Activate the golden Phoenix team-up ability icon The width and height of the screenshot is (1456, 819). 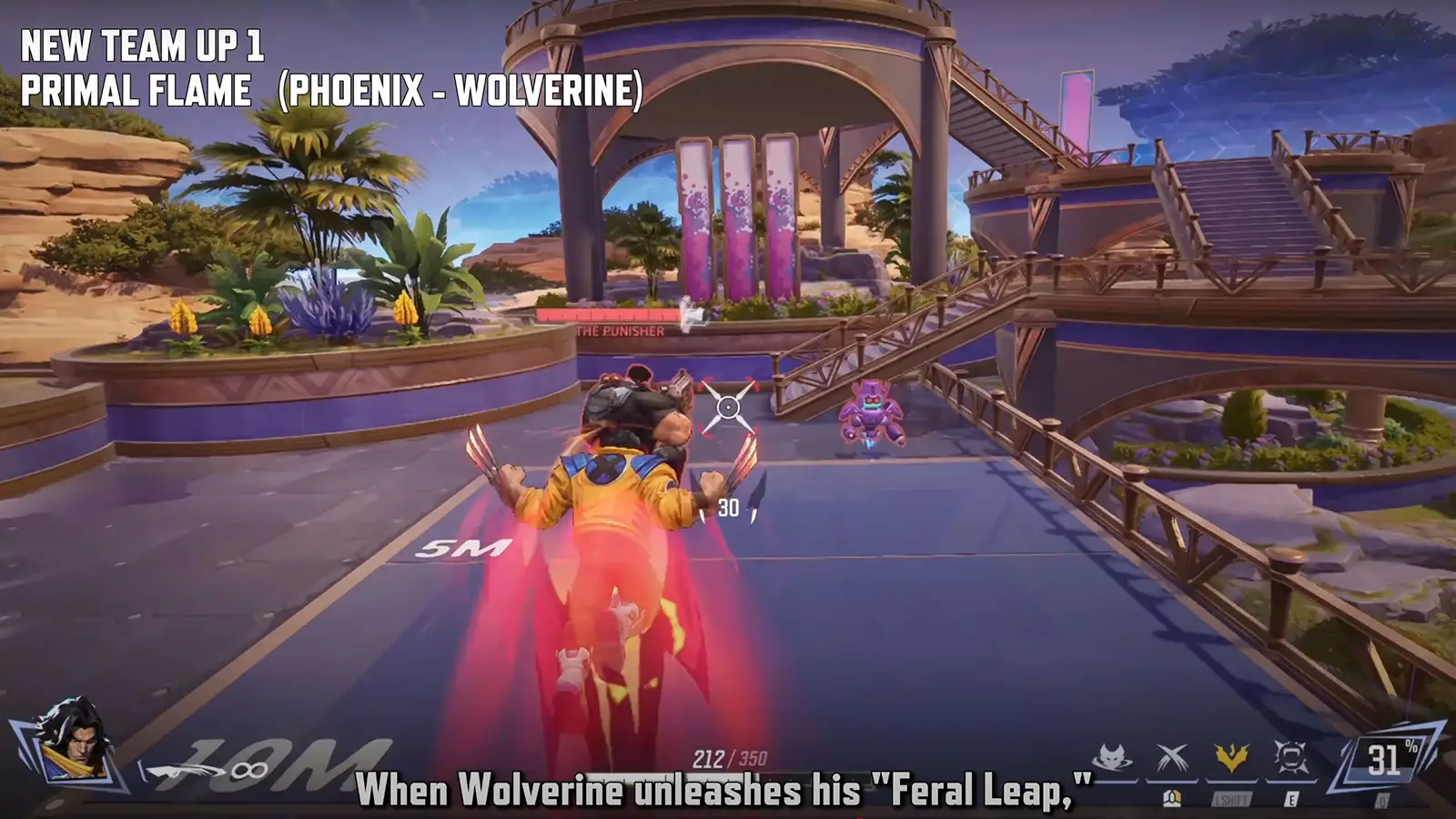pos(1231,753)
